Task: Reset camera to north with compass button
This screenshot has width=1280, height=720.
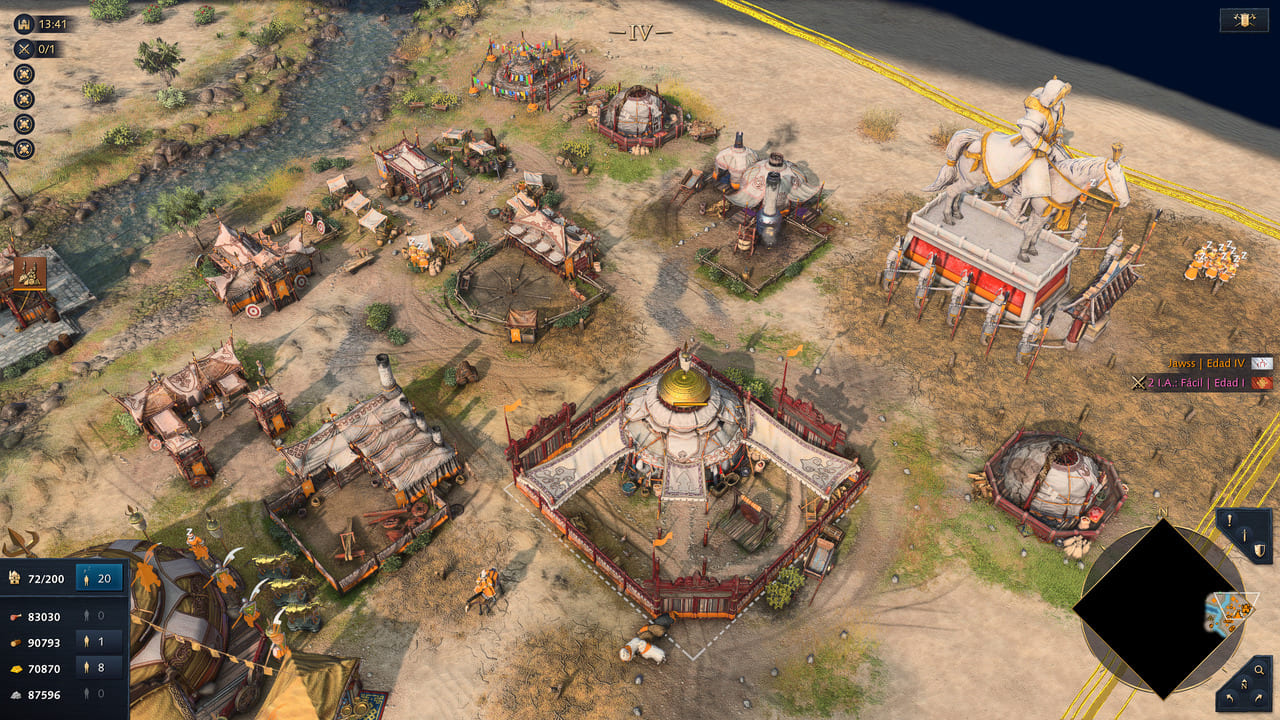Action: (1244, 686)
